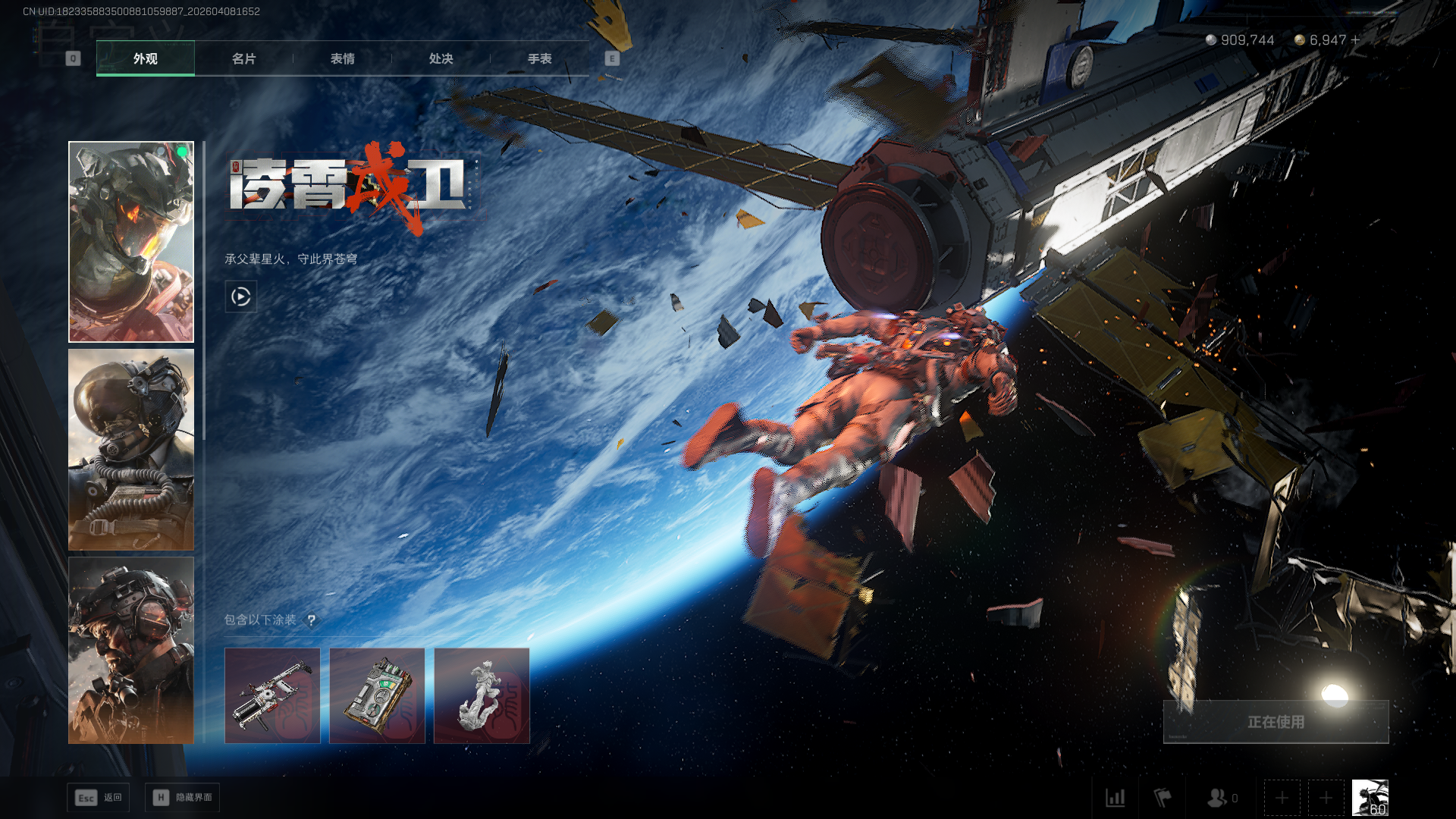Pick the tactical helmet soldier skin thumbnail
Viewport: 1456px width, 819px height.
click(131, 650)
